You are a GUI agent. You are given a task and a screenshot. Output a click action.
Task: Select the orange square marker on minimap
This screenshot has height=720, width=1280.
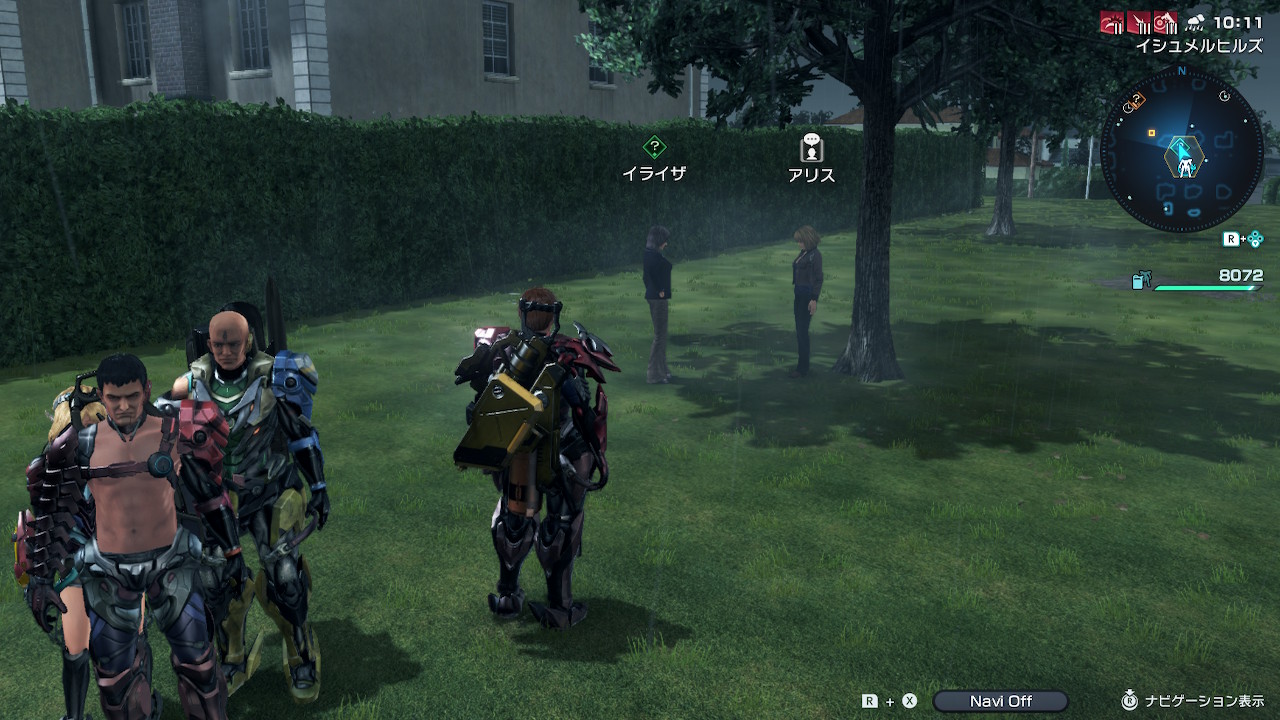coord(1151,132)
